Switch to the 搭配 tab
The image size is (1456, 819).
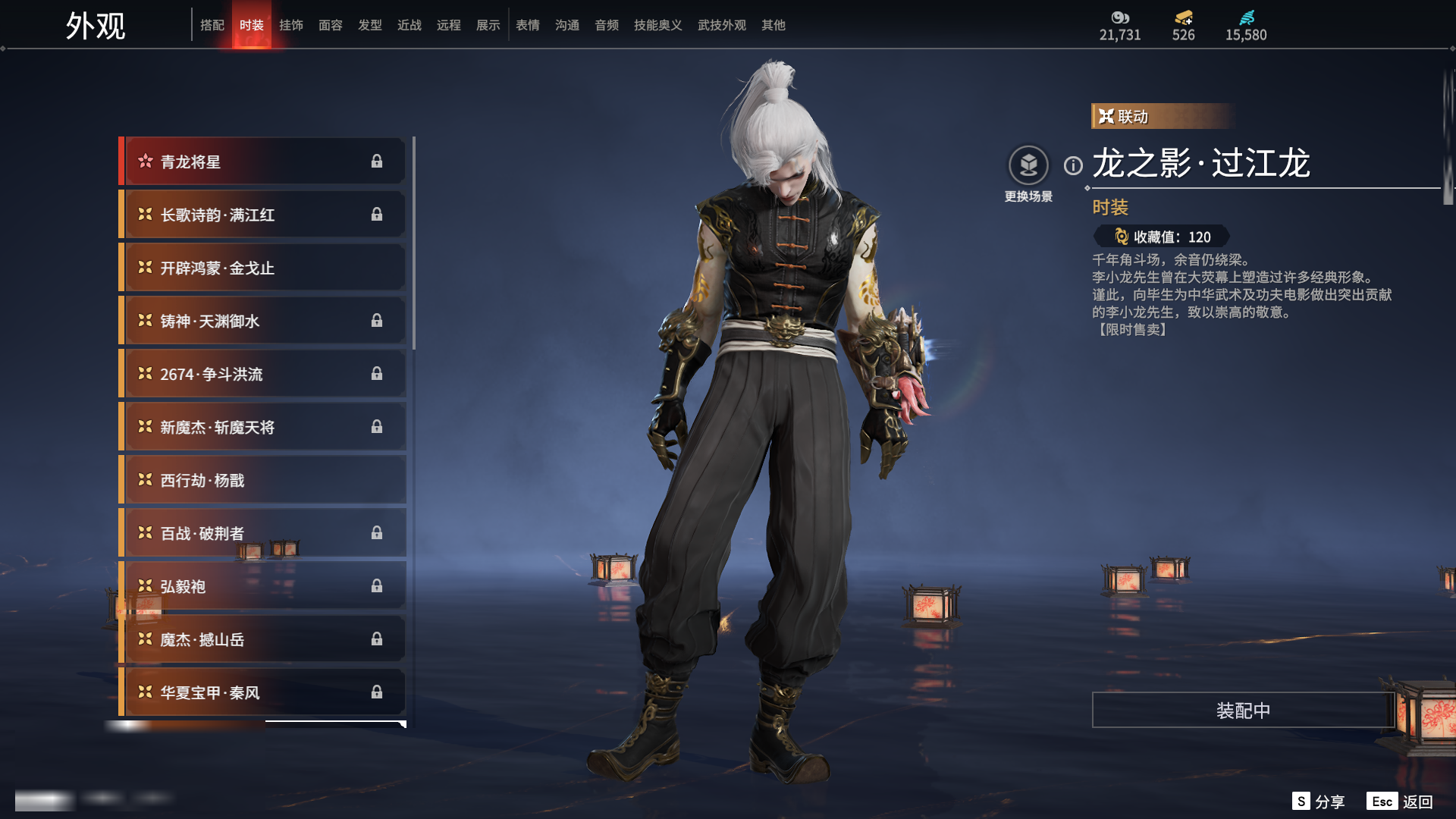click(x=212, y=25)
